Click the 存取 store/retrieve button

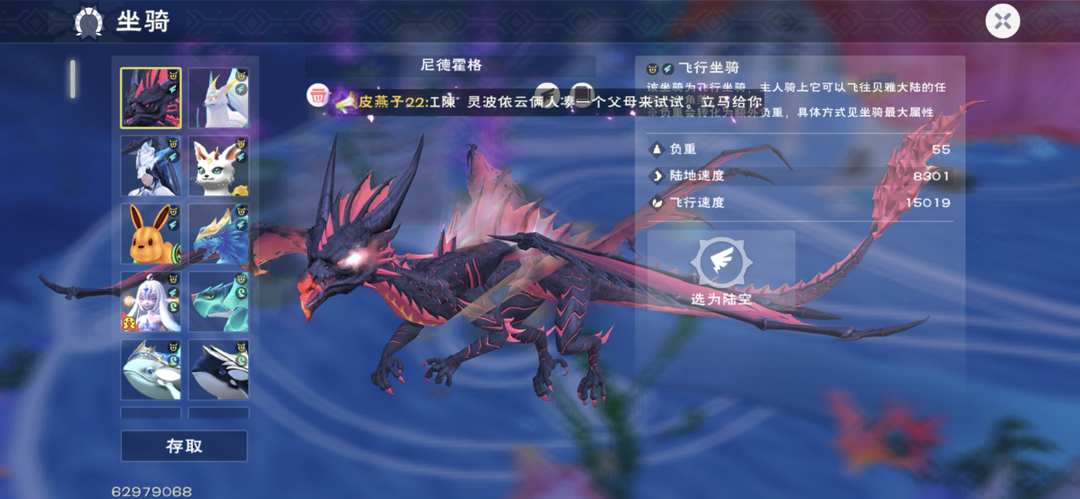(x=184, y=446)
